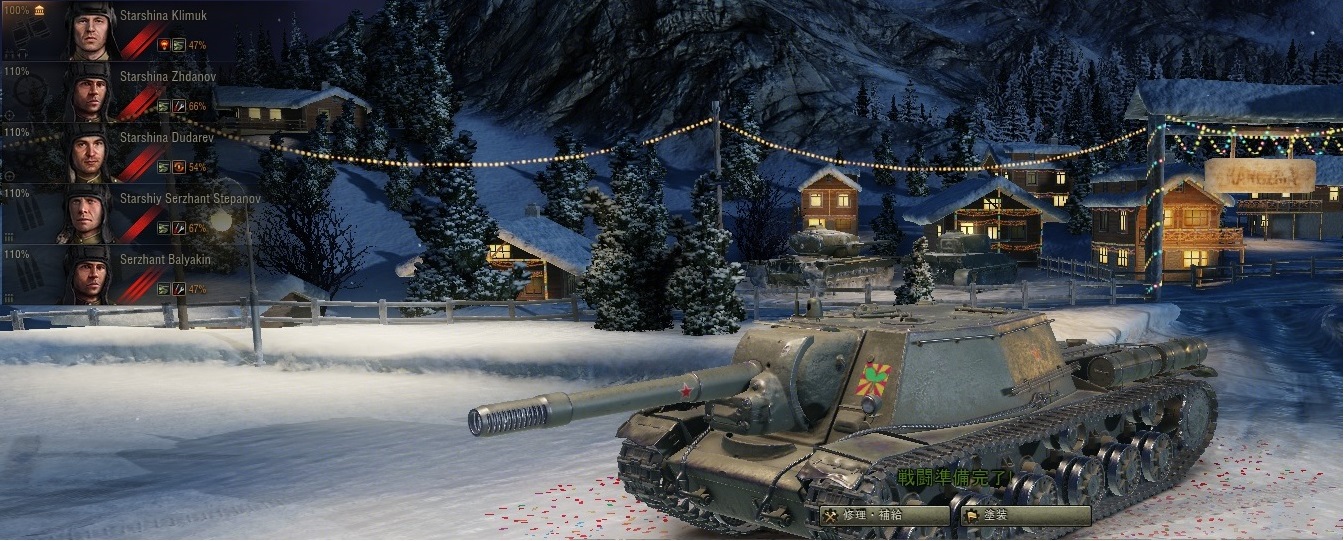This screenshot has height=541, width=1344.
Task: Open the 塗装 exterior customization button
Action: pyautogui.click(x=1025, y=516)
